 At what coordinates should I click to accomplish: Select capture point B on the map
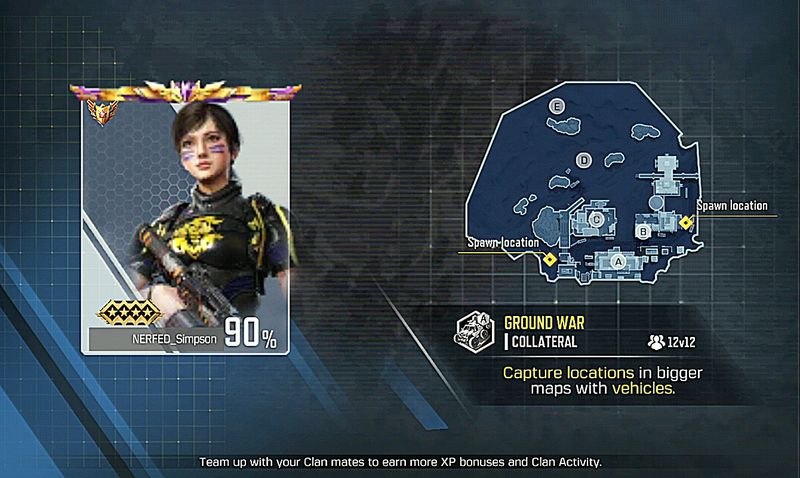pos(645,232)
